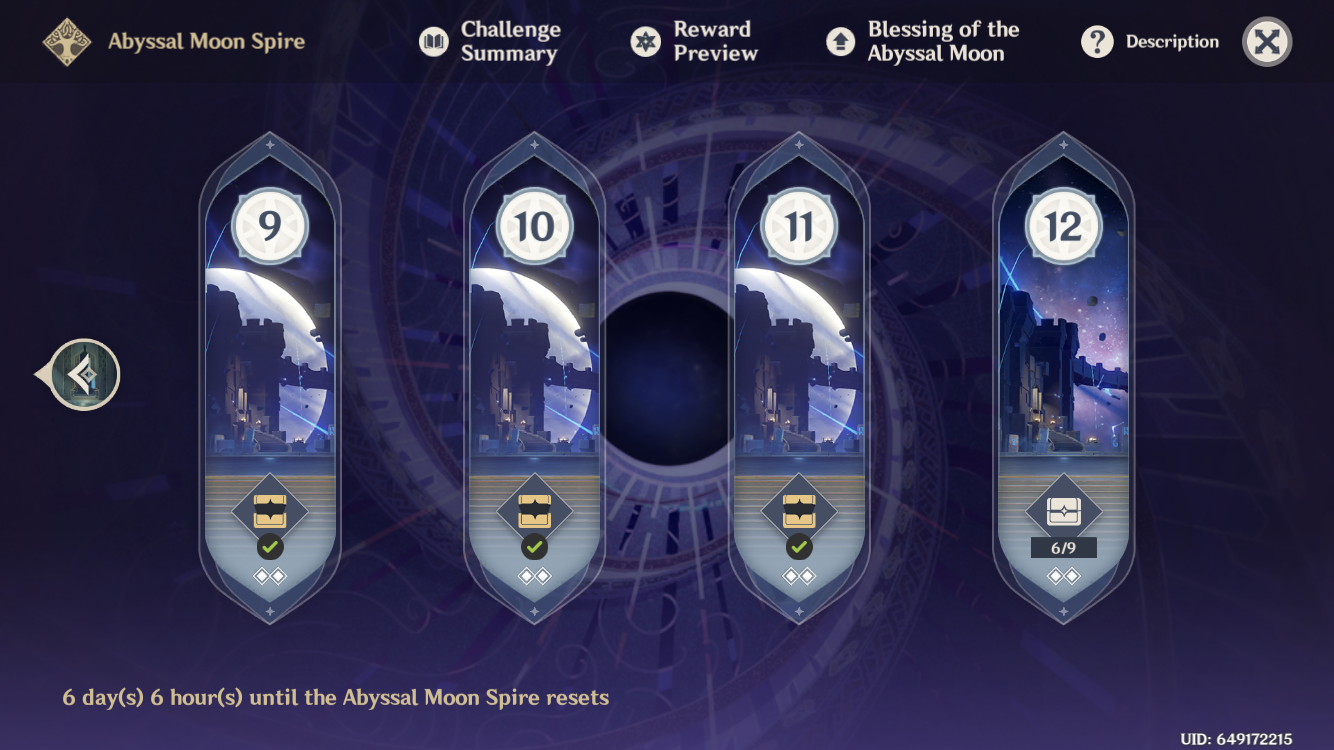Screen dimensions: 1334x750
Task: Open Floor 10 chest reward icon
Action: pos(533,512)
